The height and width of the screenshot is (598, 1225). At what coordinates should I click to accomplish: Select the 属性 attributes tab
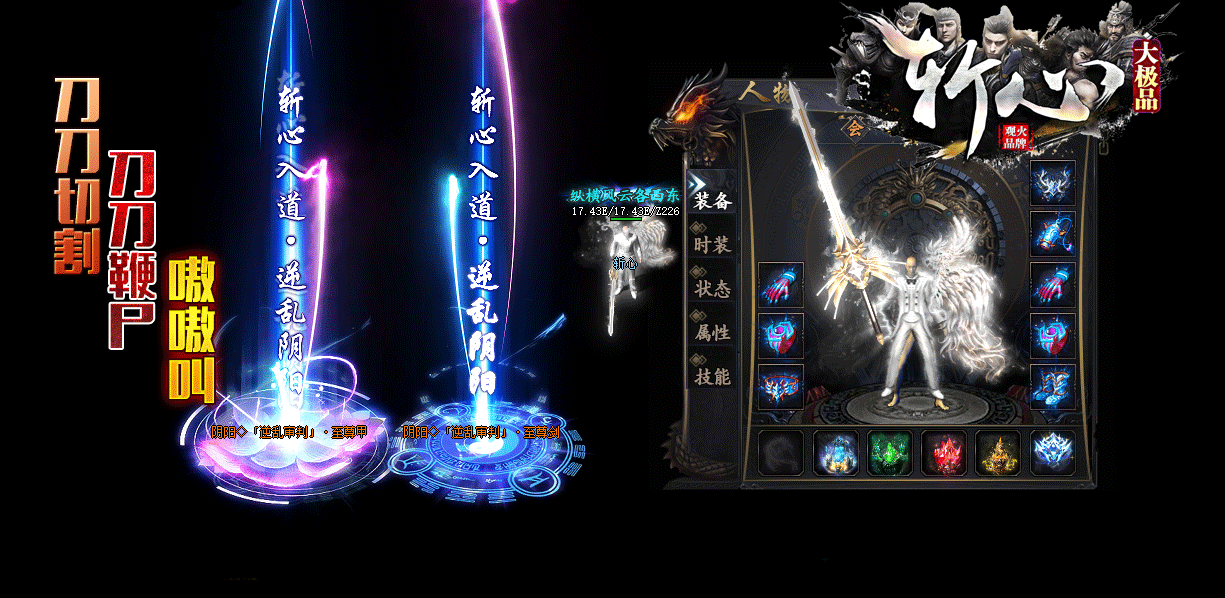click(713, 332)
